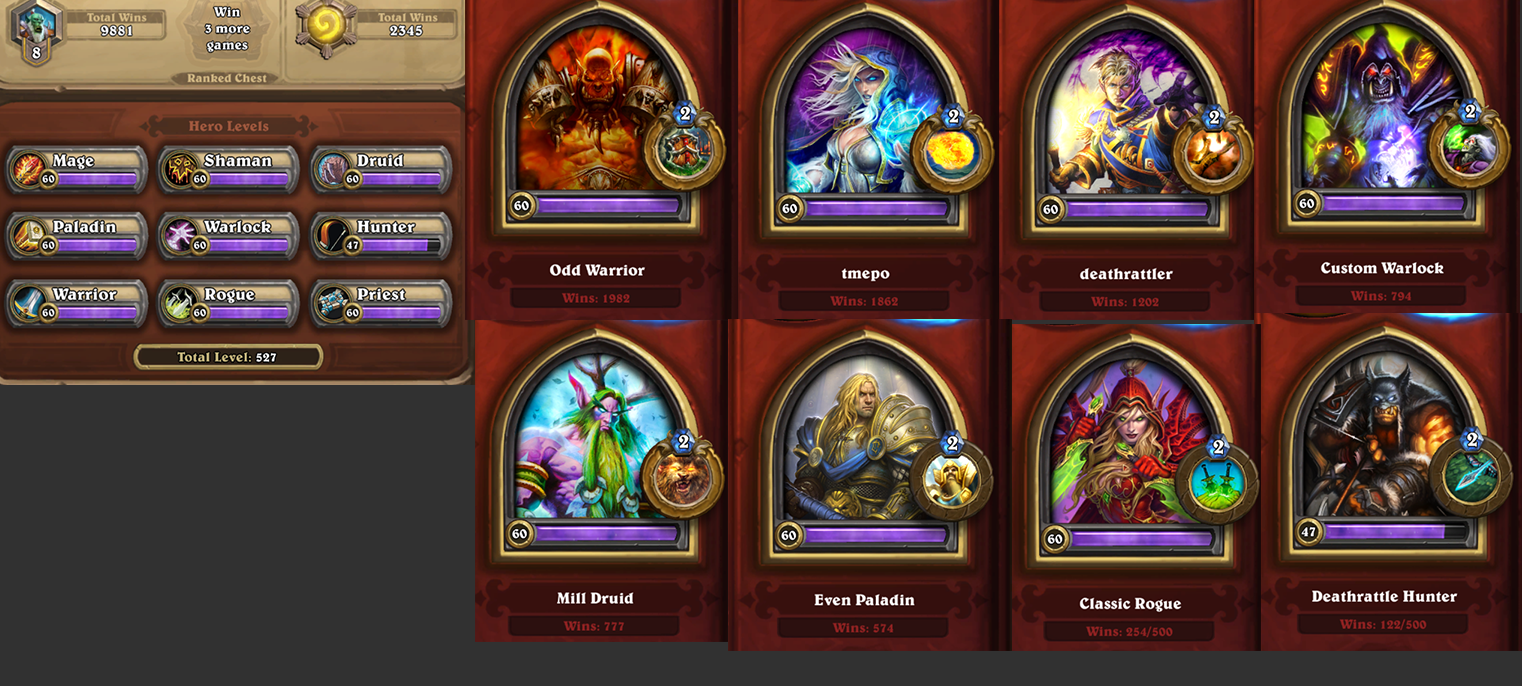1522x686 pixels.
Task: Click the Mage hero level entry
Action: (77, 169)
